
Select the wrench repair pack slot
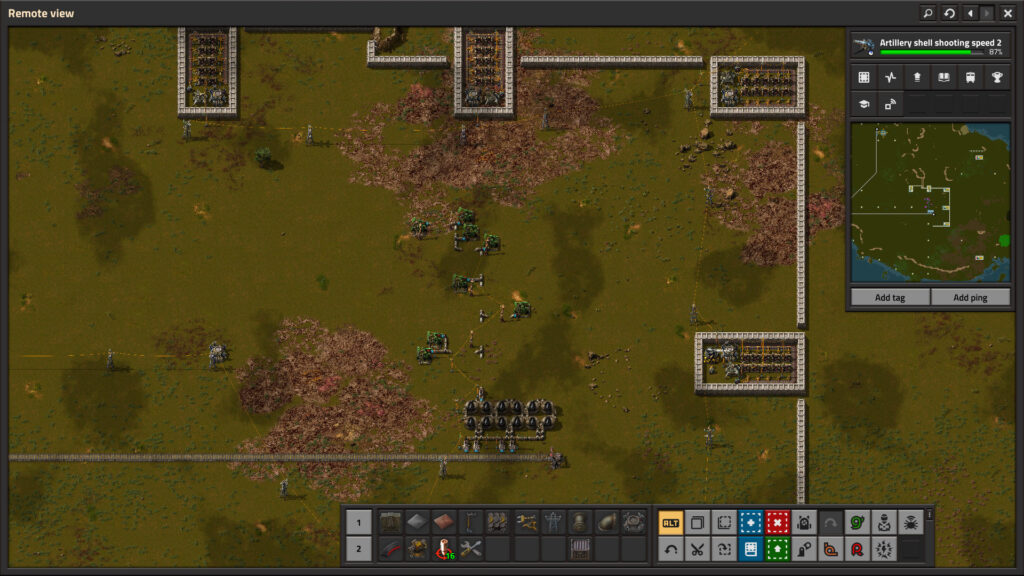[x=471, y=548]
